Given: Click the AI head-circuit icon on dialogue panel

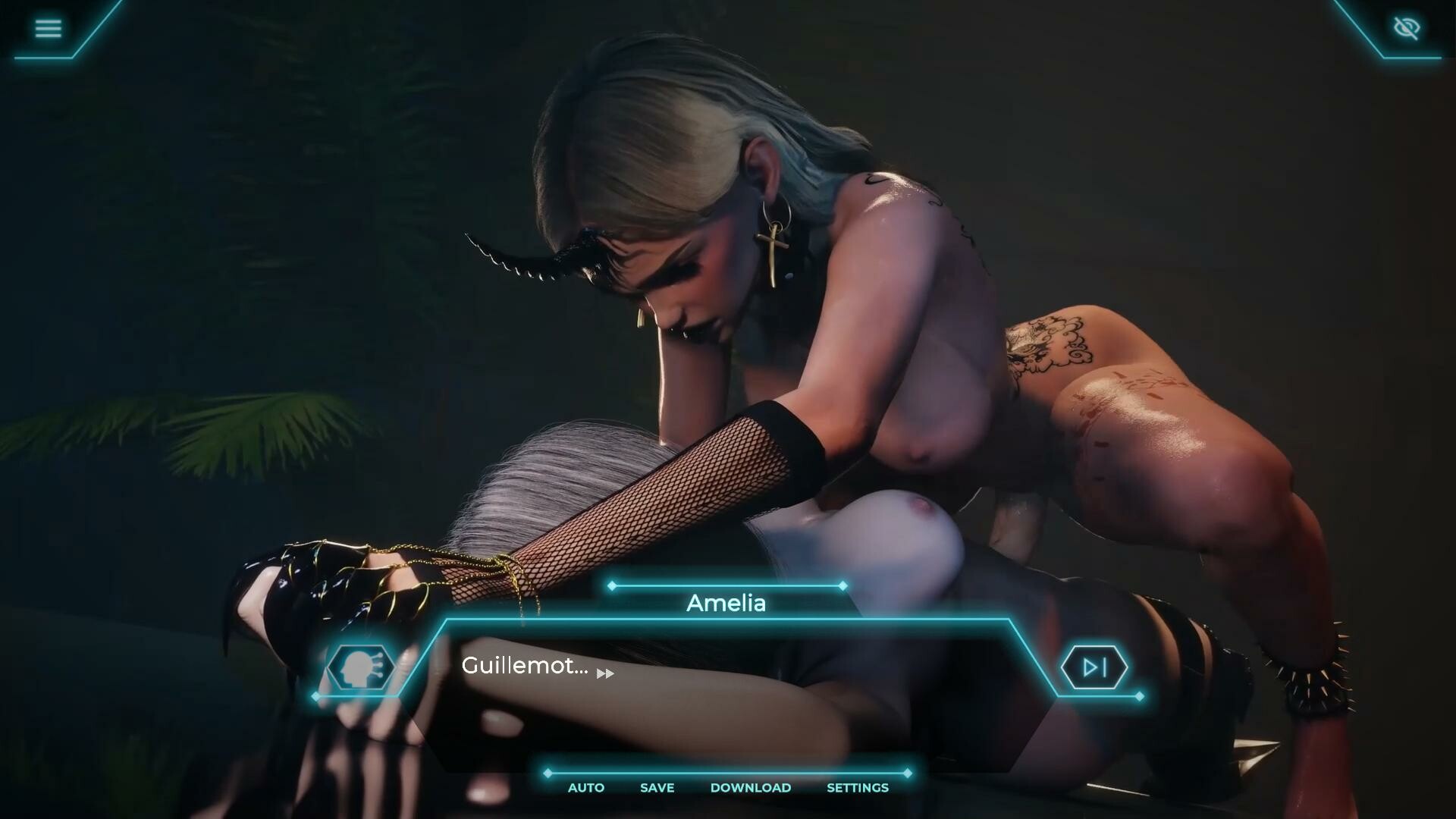Looking at the screenshot, I should coord(361,667).
